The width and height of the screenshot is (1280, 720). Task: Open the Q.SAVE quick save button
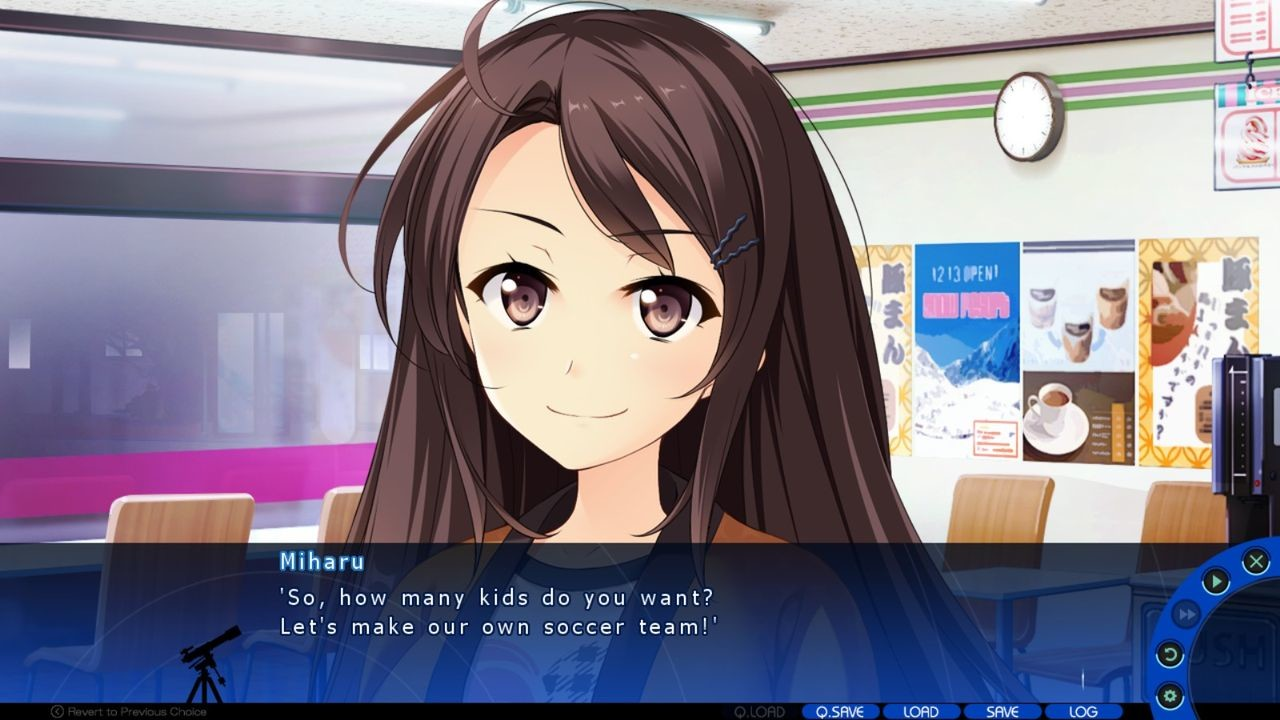[840, 712]
